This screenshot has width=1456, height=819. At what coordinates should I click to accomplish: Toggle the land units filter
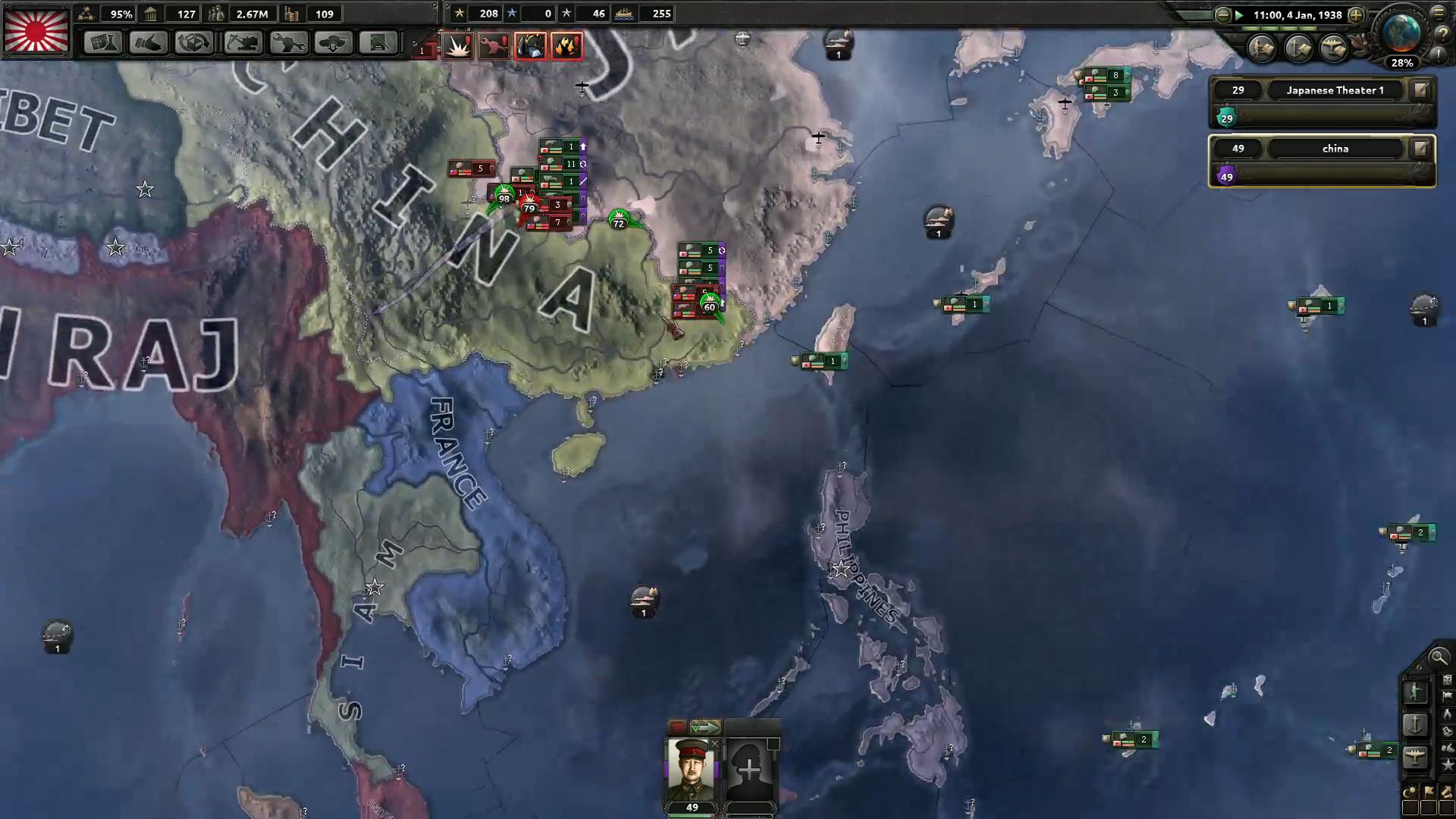[x=1414, y=692]
